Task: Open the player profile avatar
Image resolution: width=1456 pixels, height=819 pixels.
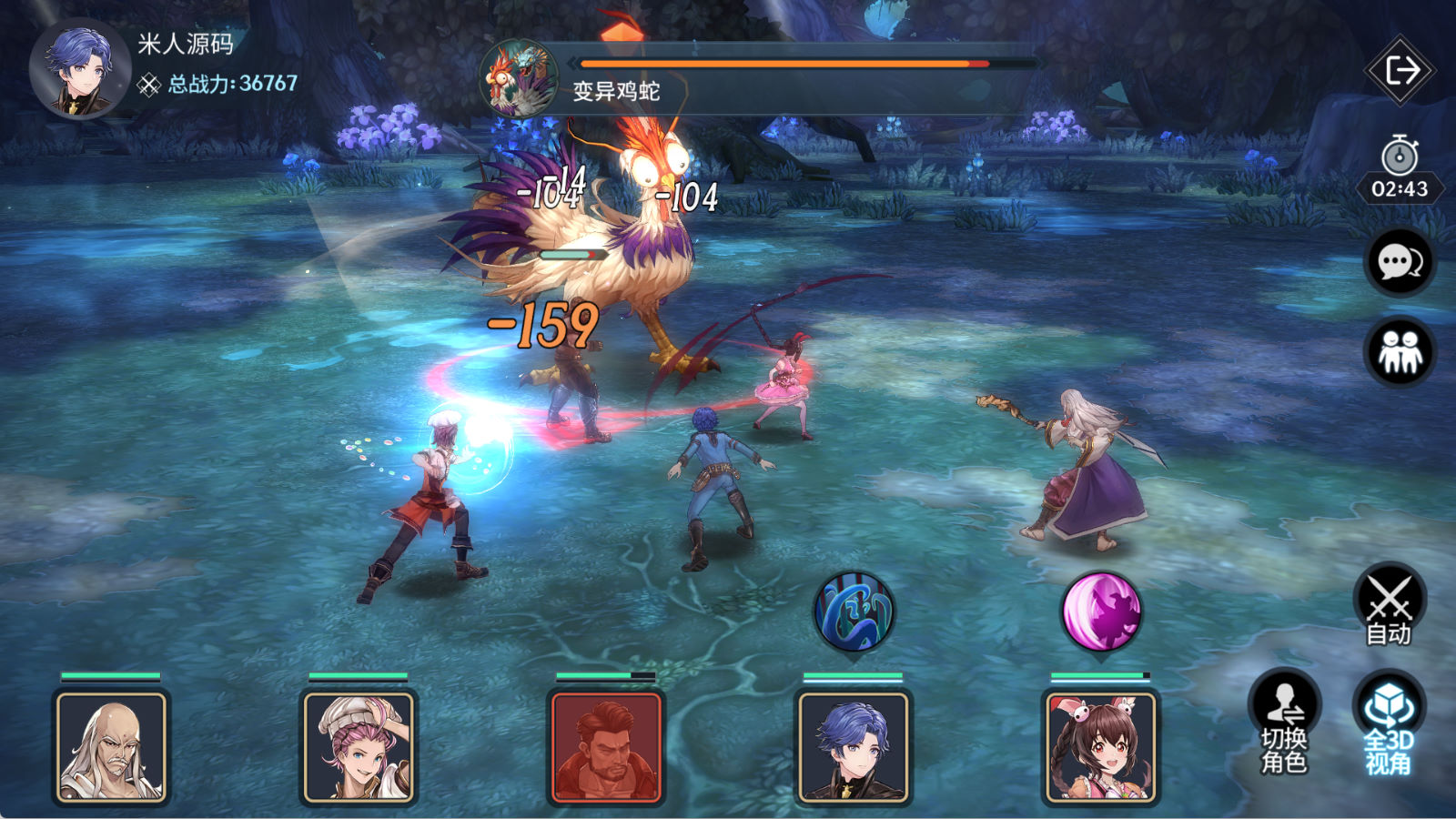Action: tap(80, 69)
